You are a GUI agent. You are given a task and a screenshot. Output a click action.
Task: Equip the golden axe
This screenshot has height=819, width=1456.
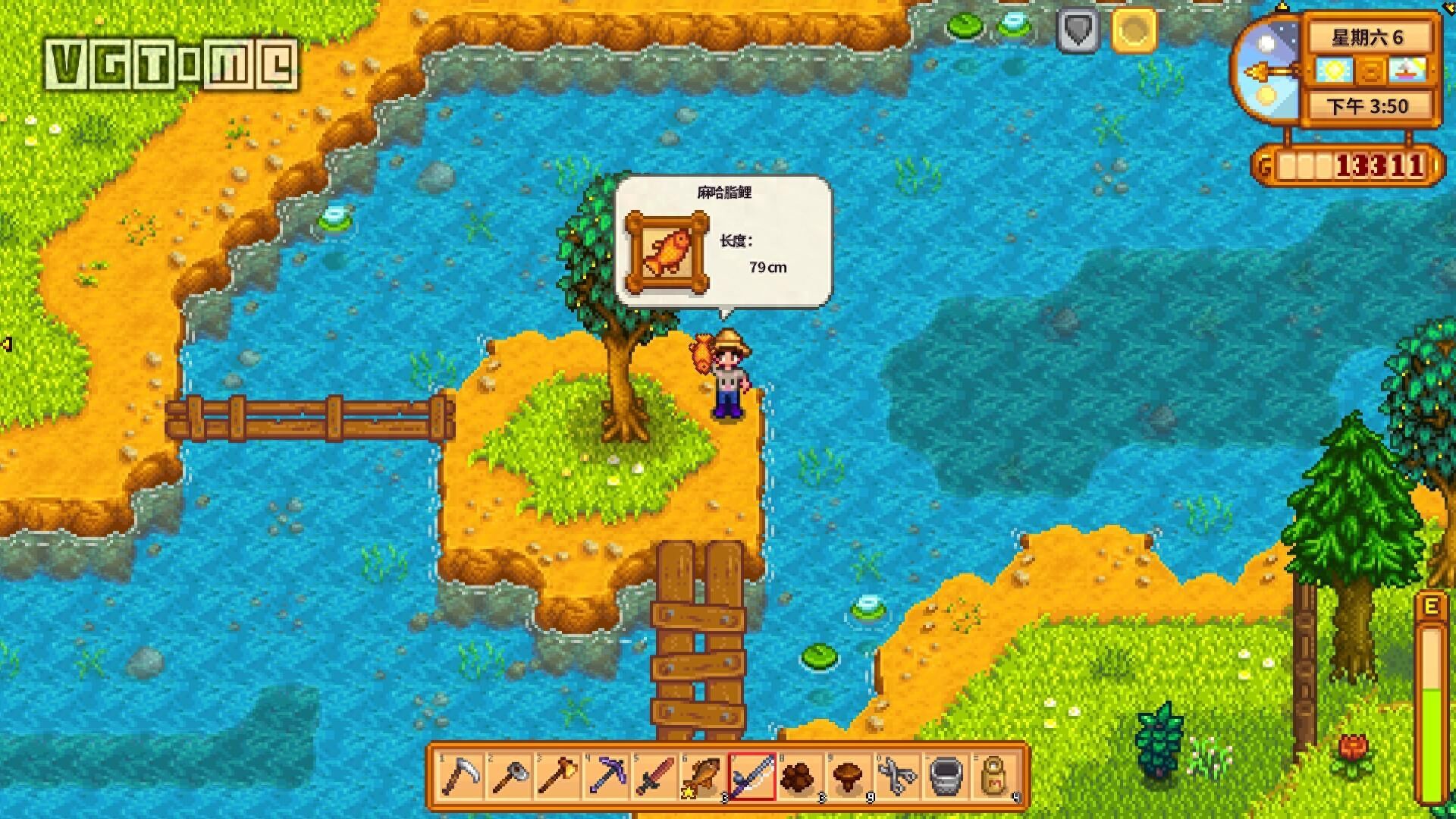(558, 777)
